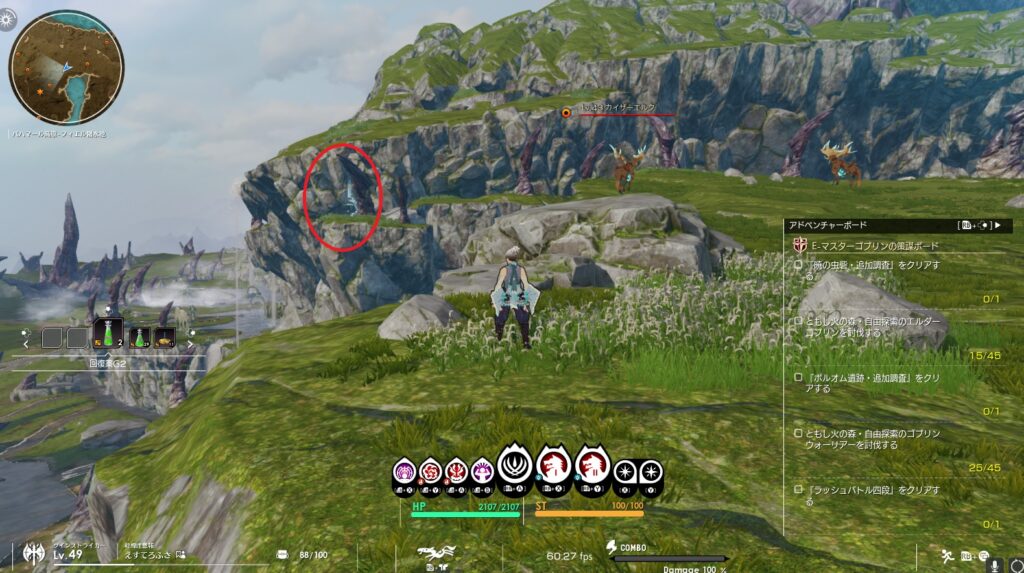The image size is (1024, 573).
Task: Open the circular minimap
Action: pos(66,68)
